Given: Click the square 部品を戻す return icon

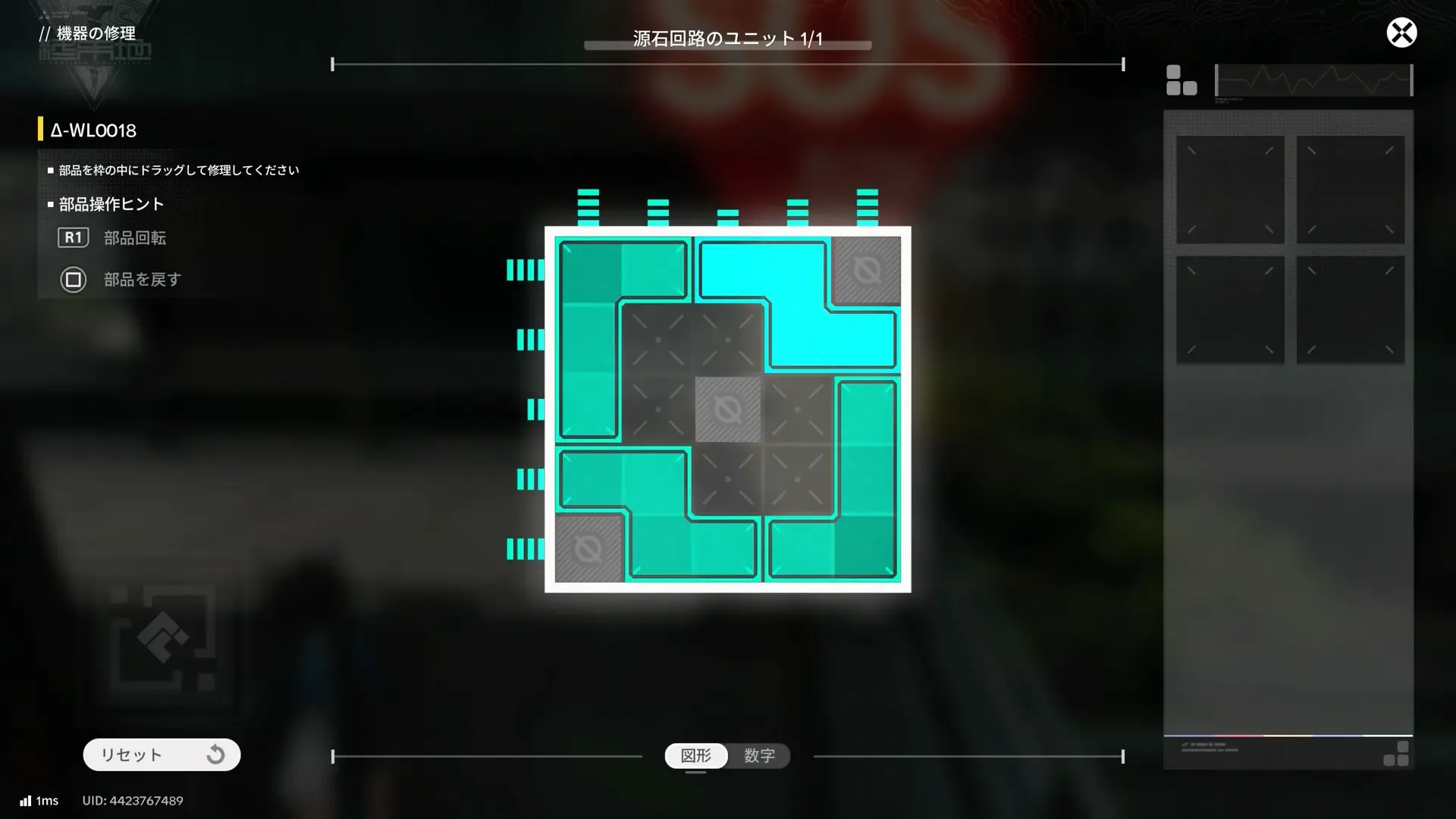Looking at the screenshot, I should click(x=74, y=280).
